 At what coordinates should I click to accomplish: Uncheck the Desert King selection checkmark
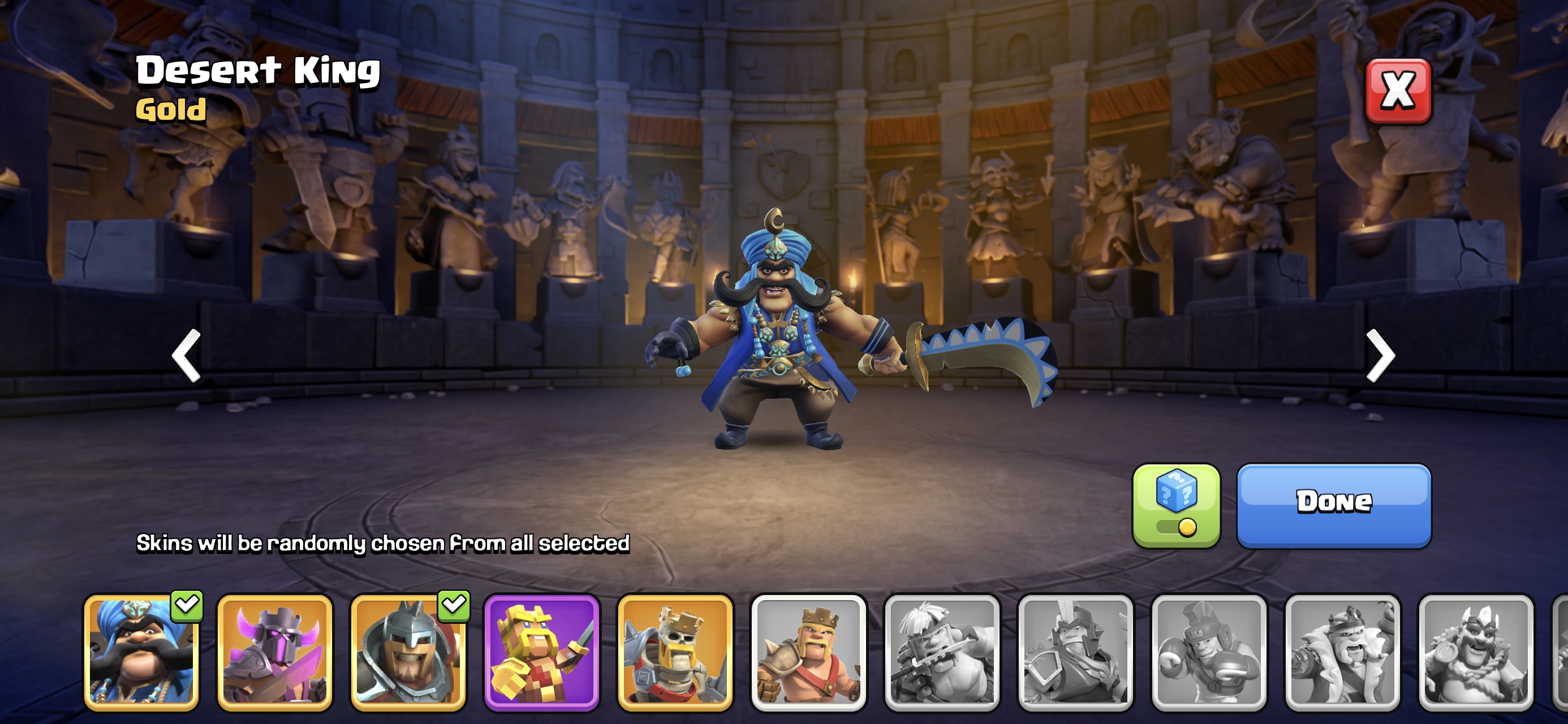187,605
